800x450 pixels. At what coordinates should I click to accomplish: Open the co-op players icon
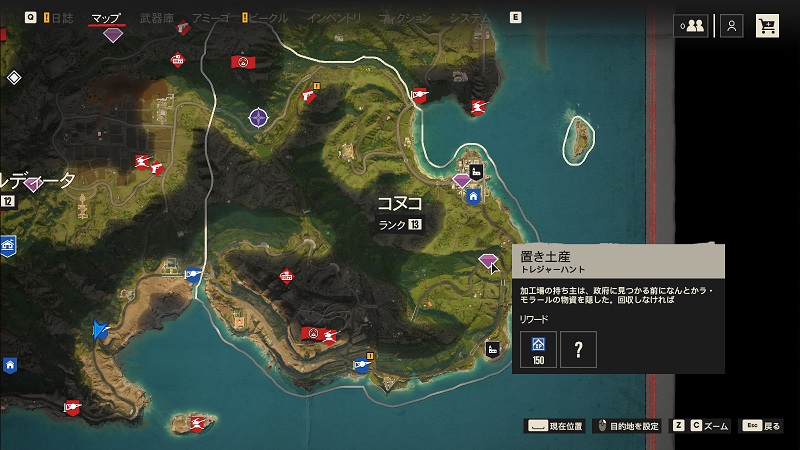pos(690,26)
